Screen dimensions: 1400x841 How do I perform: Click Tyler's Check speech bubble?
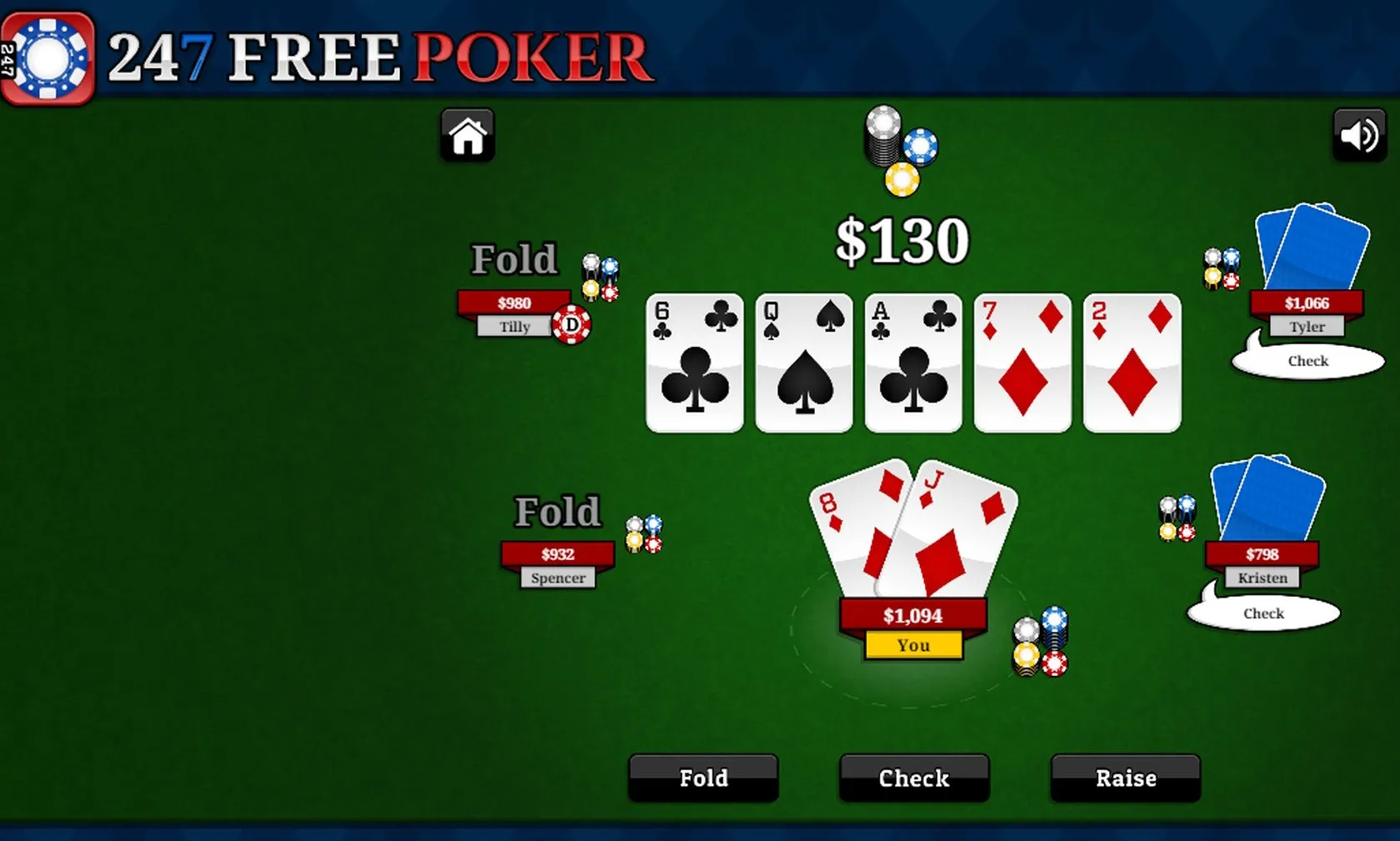coord(1307,360)
